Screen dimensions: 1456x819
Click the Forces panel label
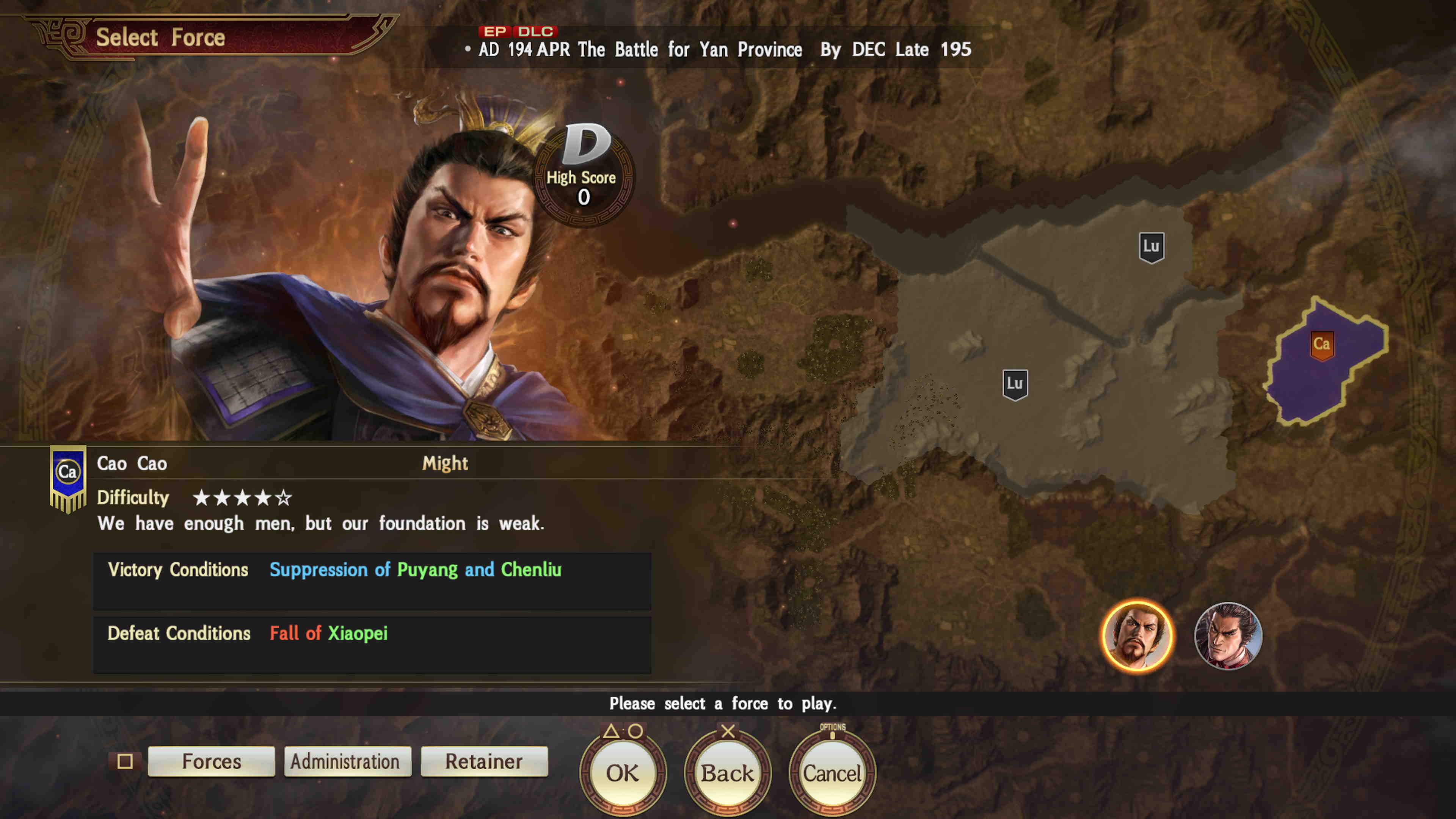click(211, 761)
